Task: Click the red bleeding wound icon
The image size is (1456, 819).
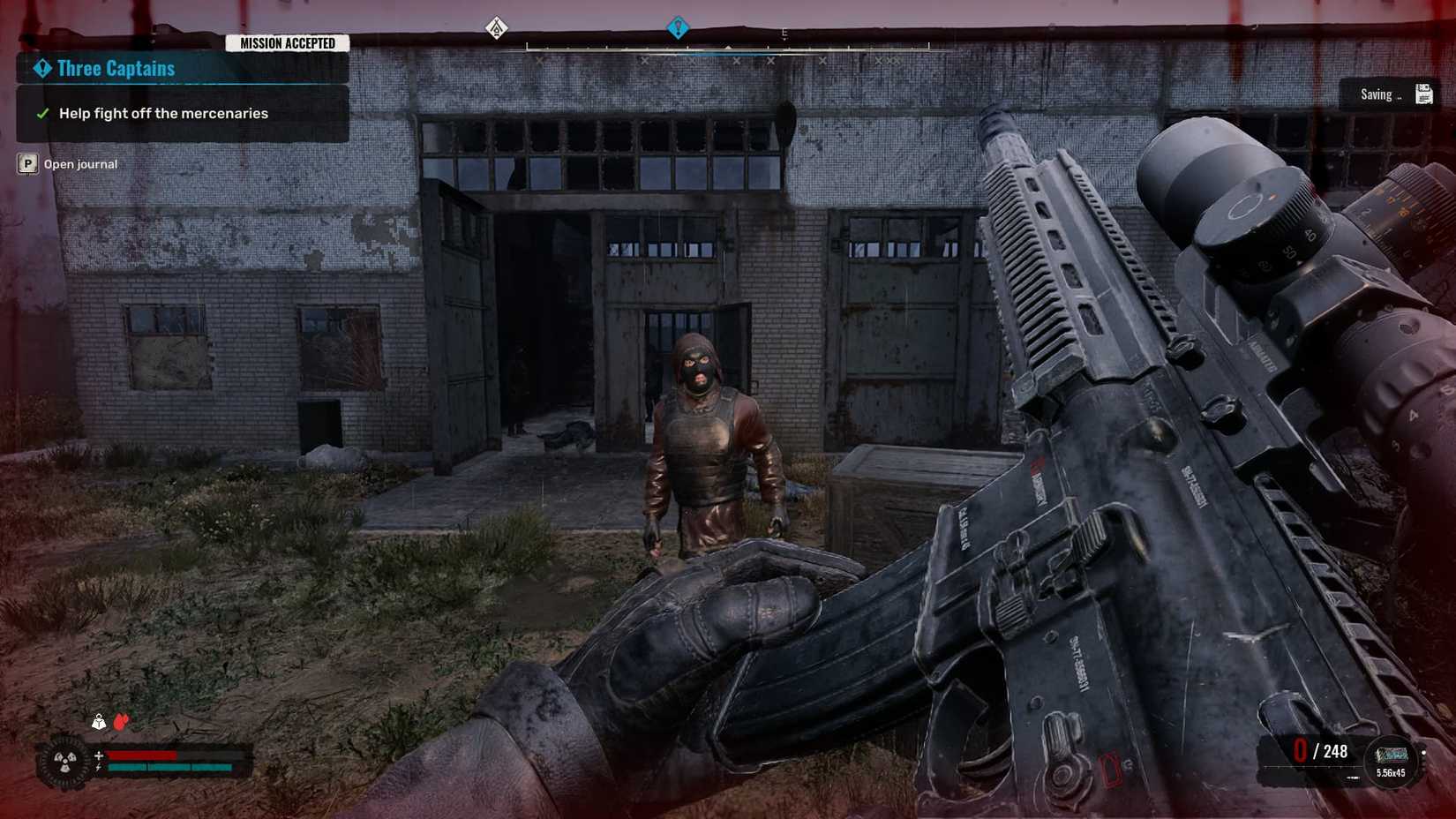Action: pos(120,721)
